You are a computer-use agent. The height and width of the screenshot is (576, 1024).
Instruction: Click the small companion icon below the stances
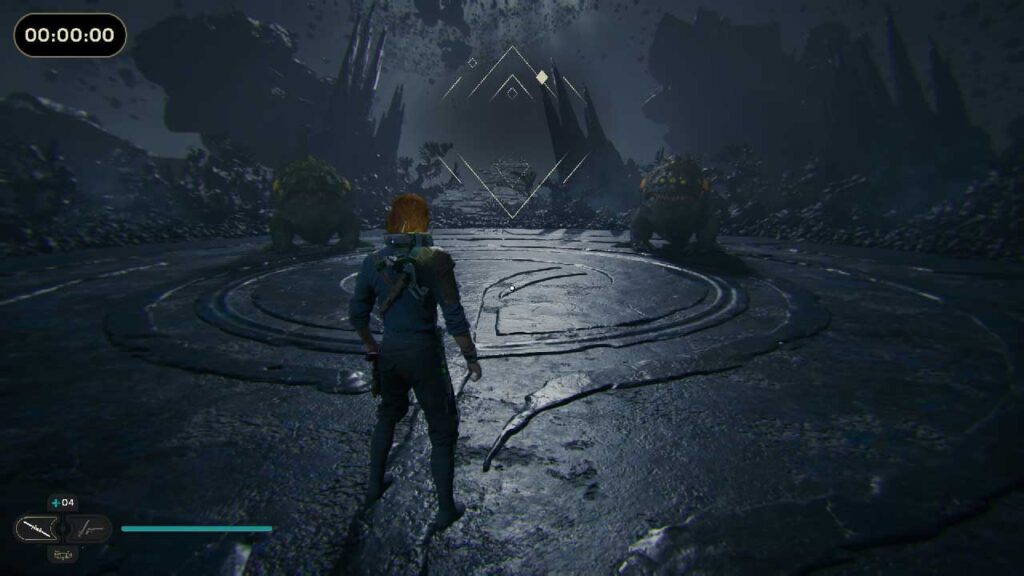(62, 553)
